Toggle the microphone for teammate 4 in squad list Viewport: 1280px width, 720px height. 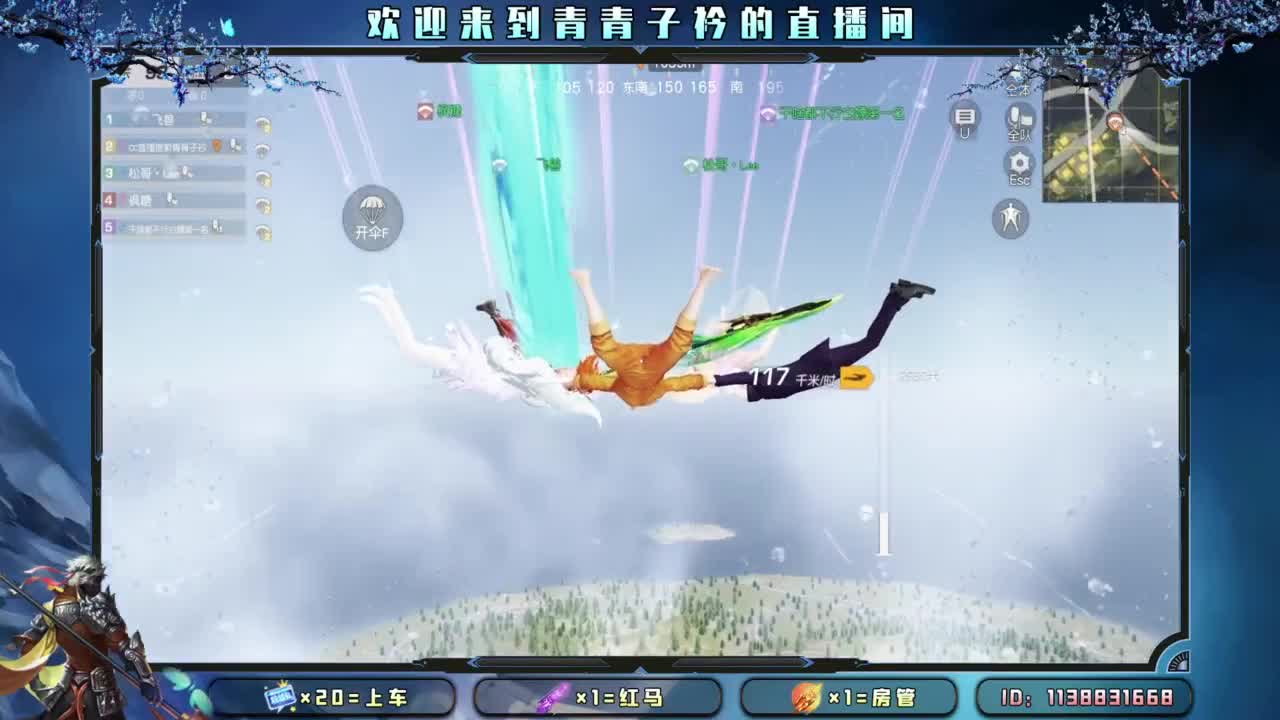point(172,199)
